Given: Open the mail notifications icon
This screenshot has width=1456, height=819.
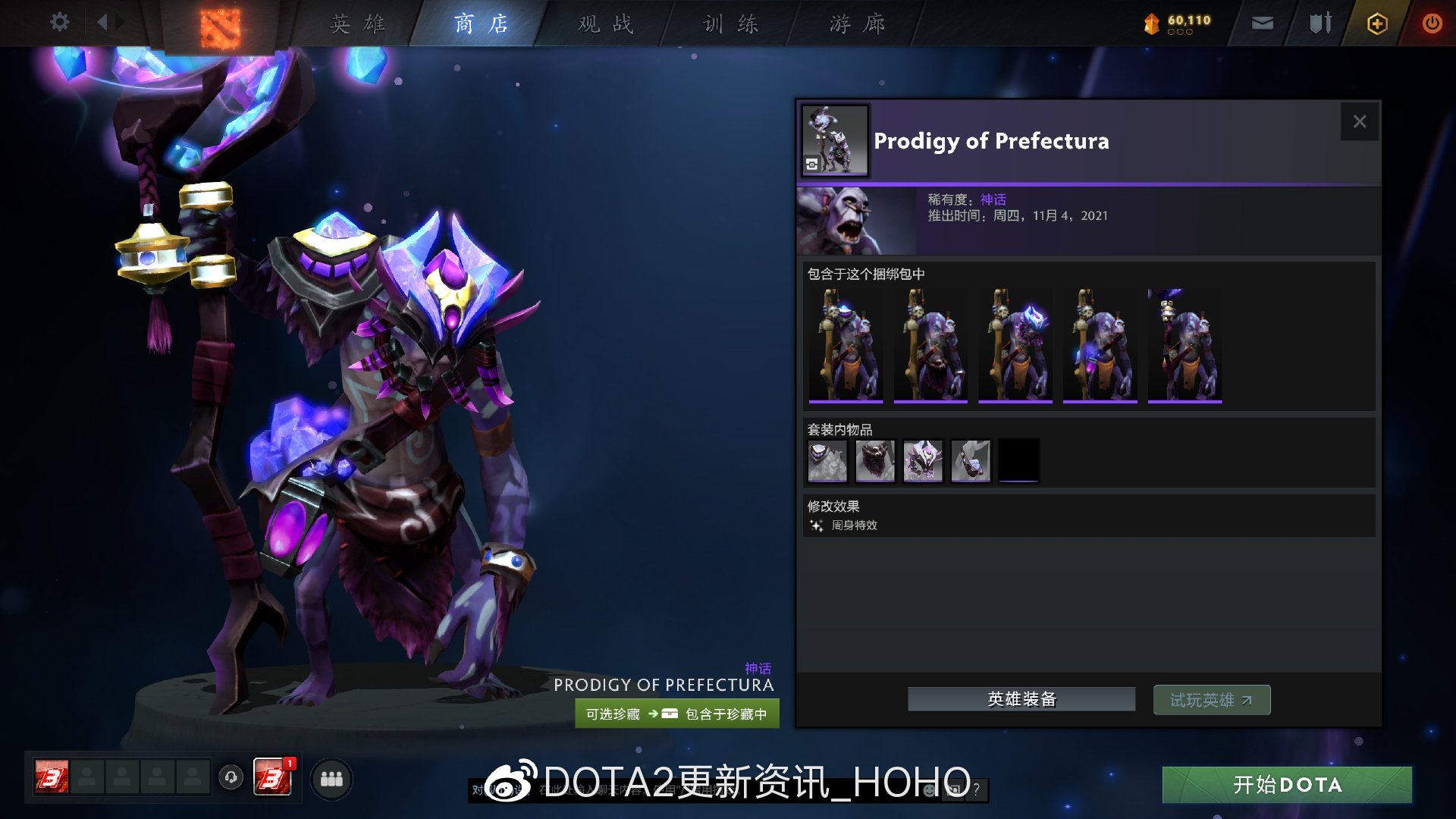Looking at the screenshot, I should (x=1262, y=24).
